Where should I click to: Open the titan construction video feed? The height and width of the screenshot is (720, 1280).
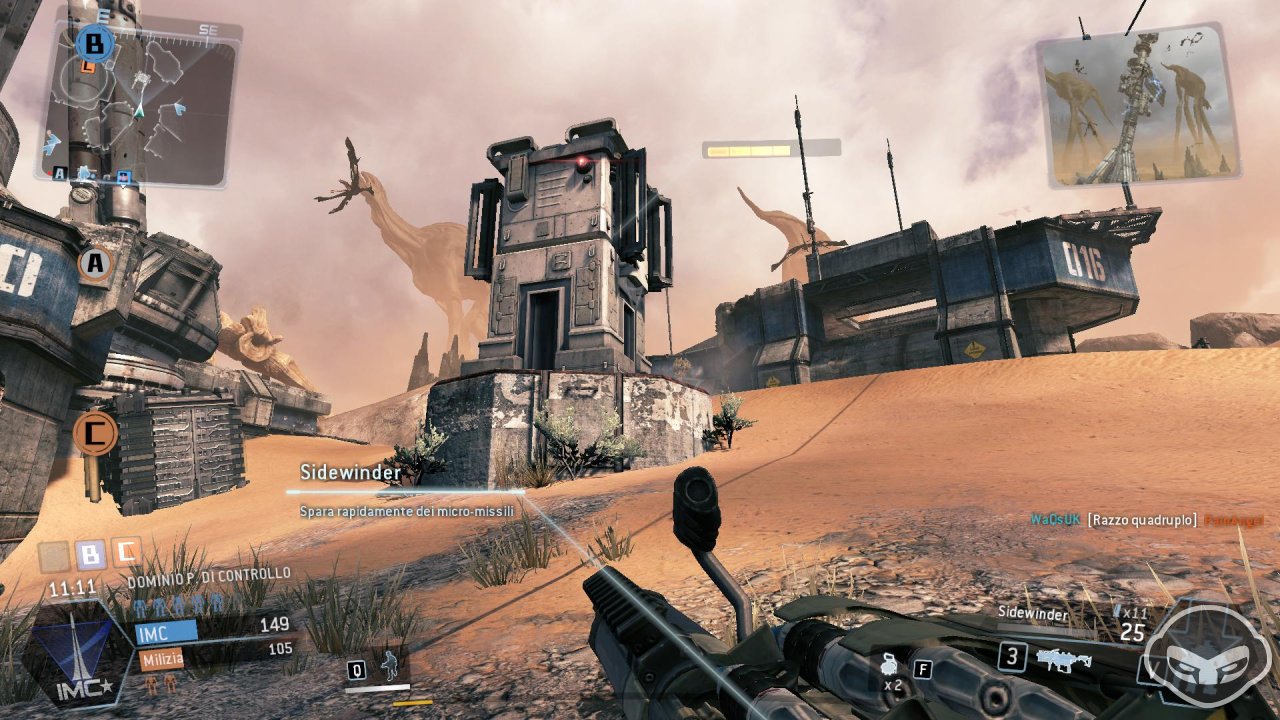[1138, 108]
